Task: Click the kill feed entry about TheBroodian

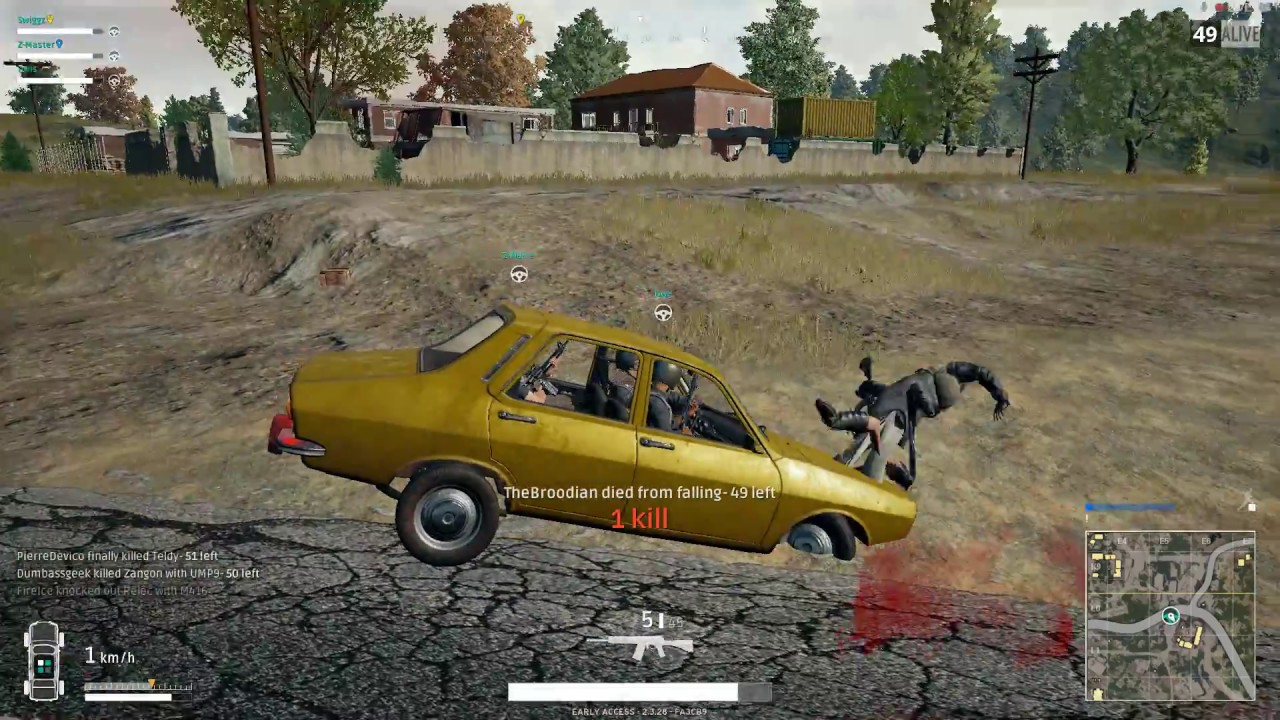Action: click(x=639, y=492)
